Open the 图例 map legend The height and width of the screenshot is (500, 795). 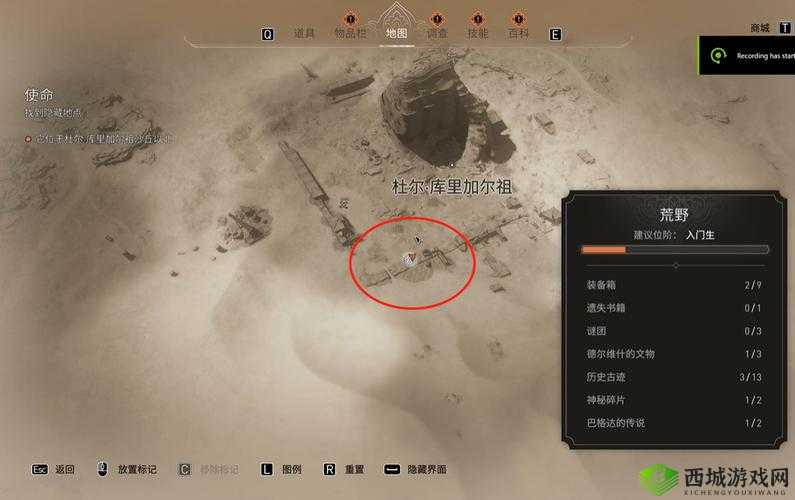point(291,469)
